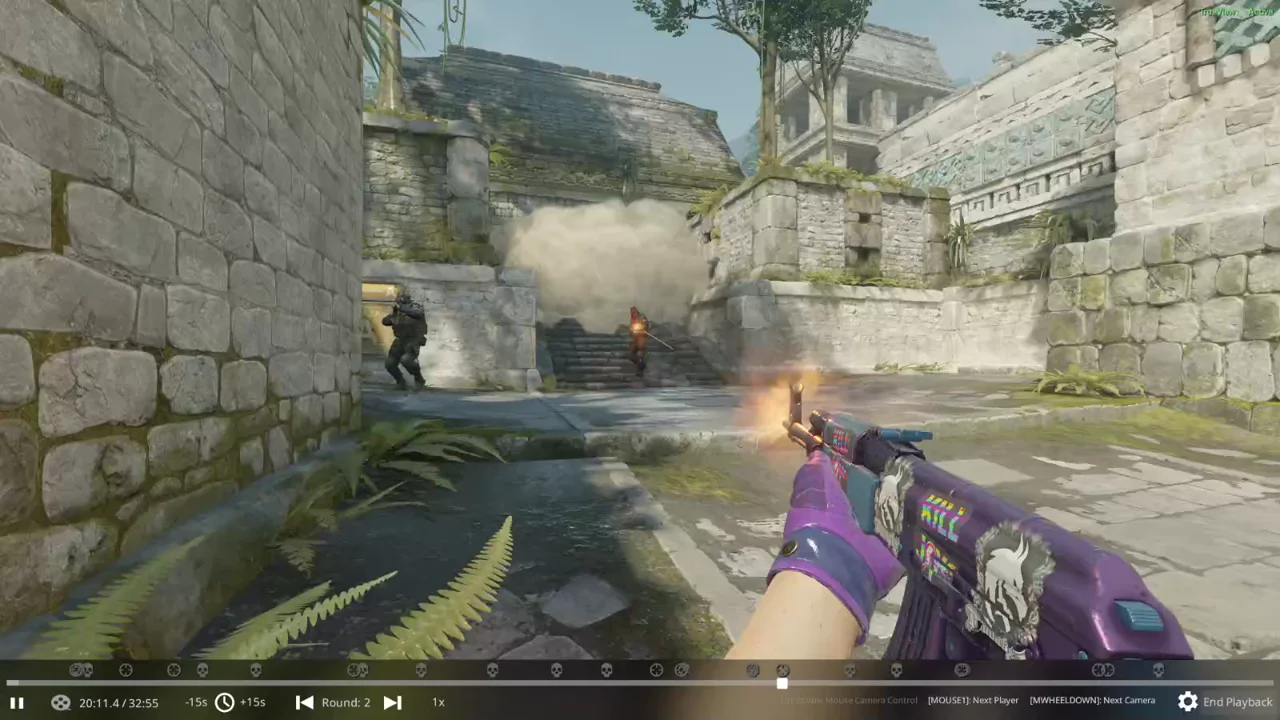Click the MOUSE1 Next Player hint text
The width and height of the screenshot is (1280, 720).
tap(972, 700)
